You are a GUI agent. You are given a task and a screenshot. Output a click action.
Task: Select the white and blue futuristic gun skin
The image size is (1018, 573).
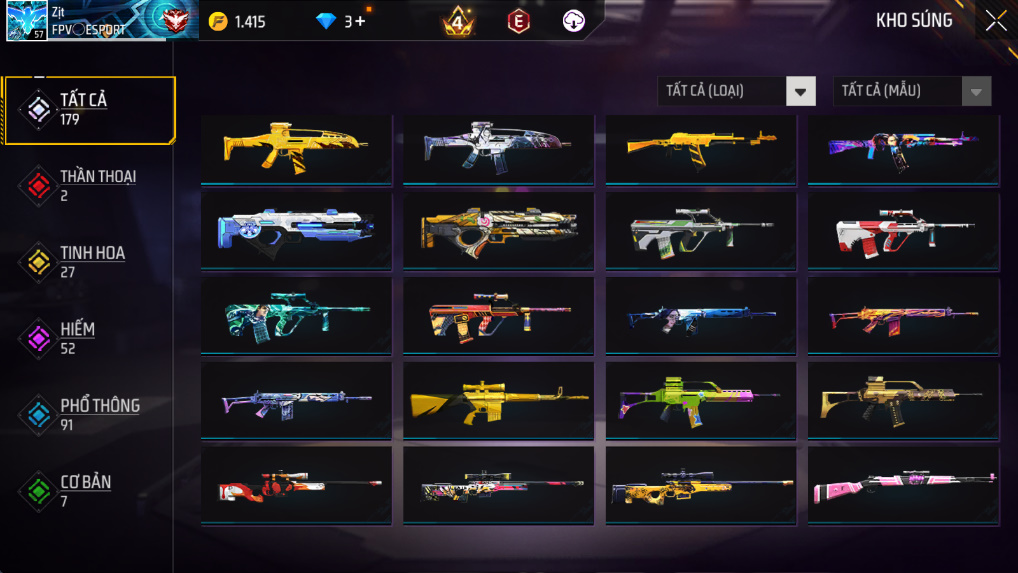(296, 230)
